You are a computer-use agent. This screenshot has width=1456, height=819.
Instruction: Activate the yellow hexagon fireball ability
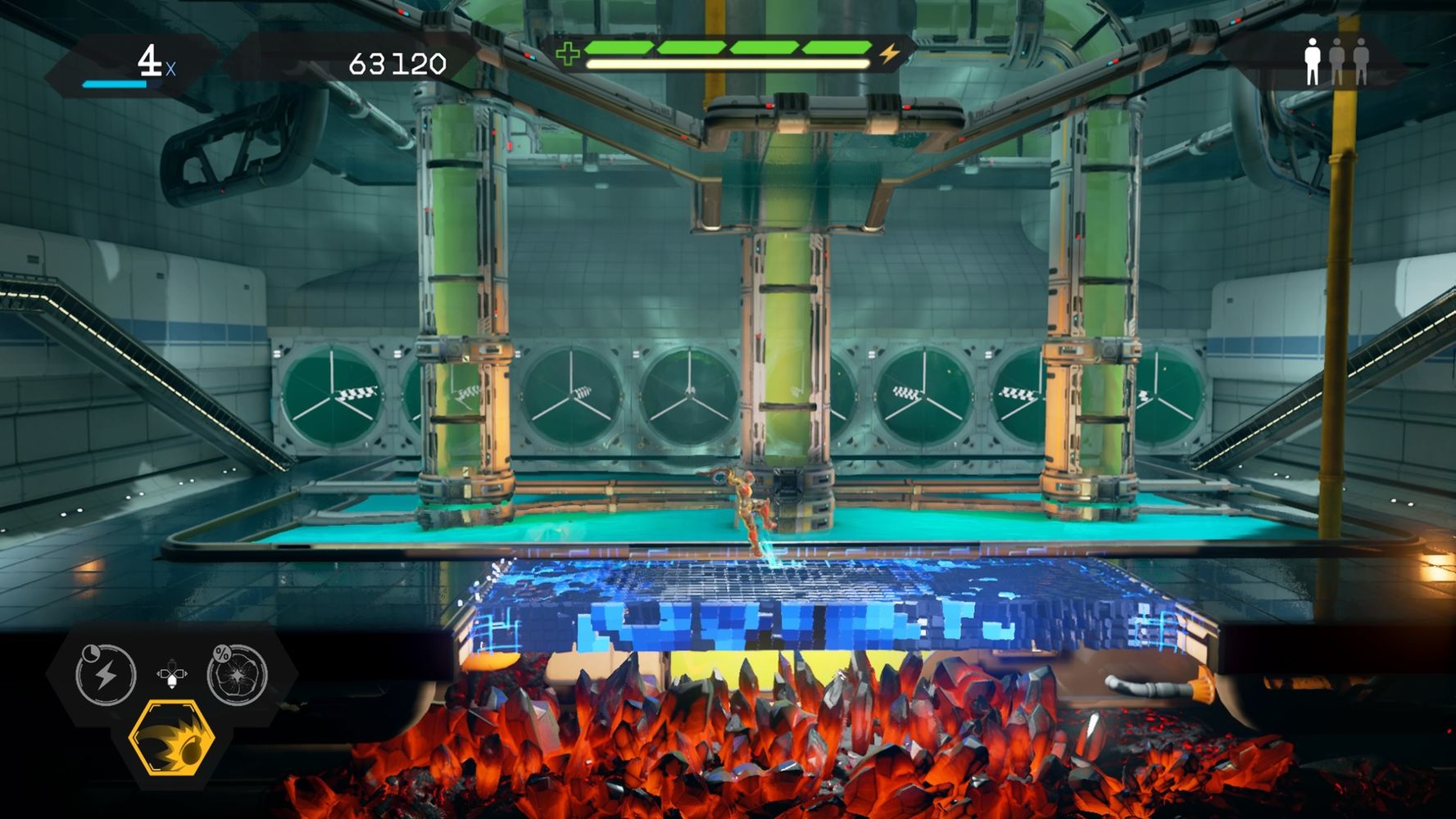(172, 739)
